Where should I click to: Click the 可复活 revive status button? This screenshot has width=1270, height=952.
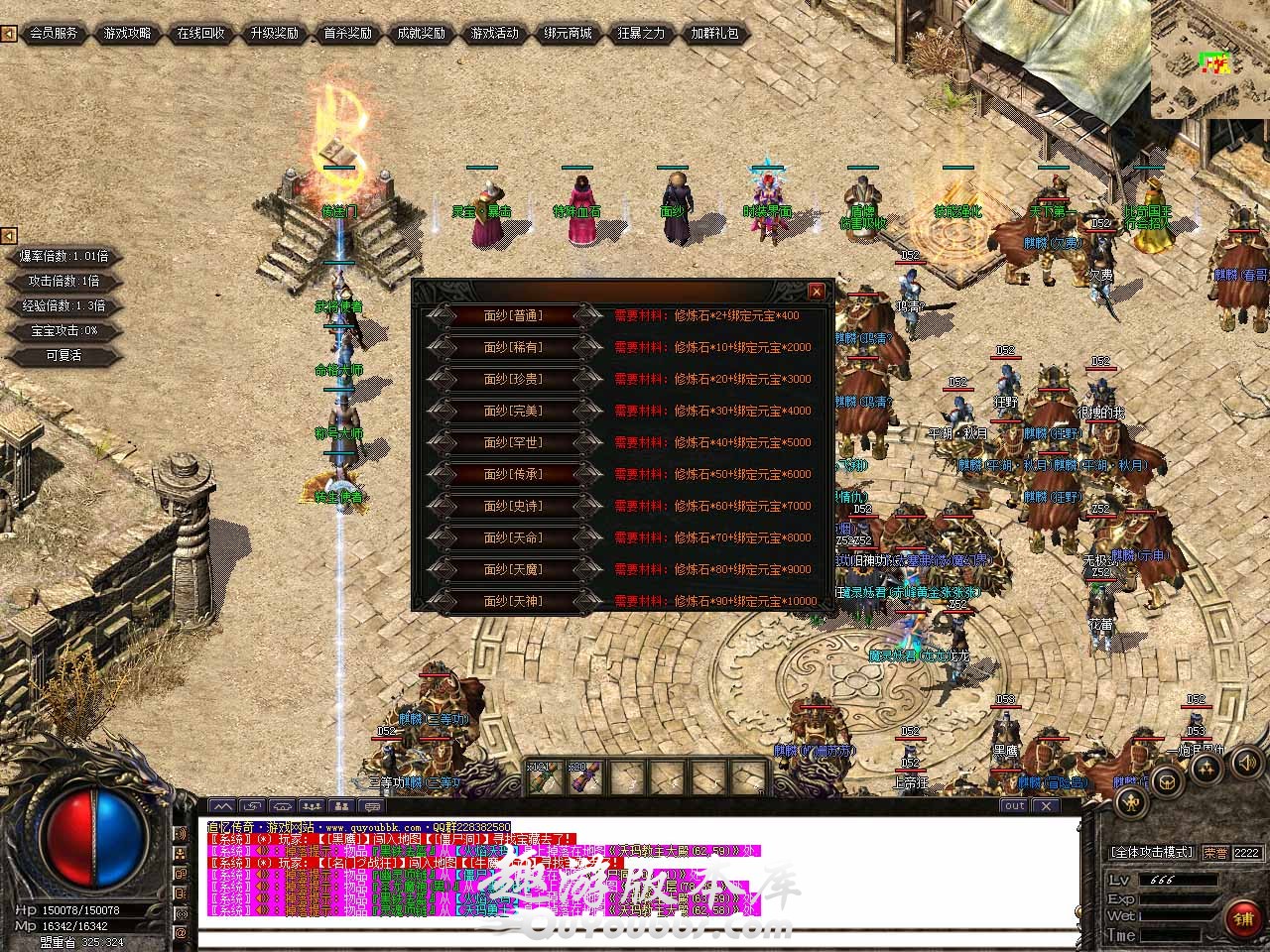pyautogui.click(x=63, y=355)
